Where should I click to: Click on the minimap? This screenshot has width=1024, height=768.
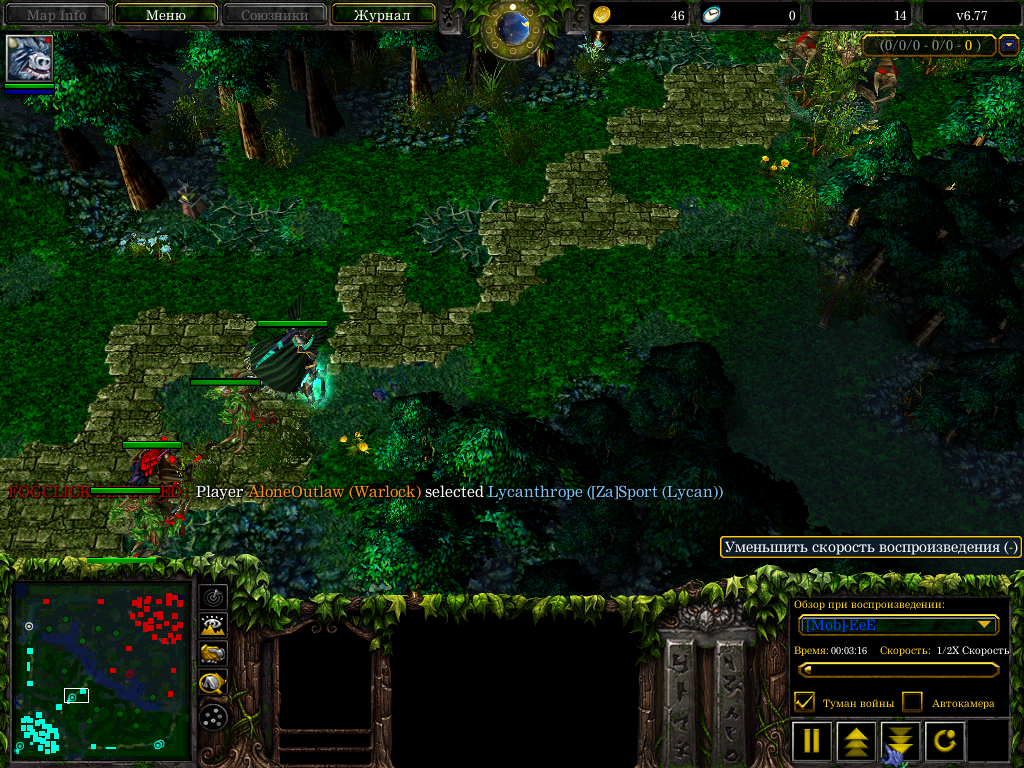(101, 672)
